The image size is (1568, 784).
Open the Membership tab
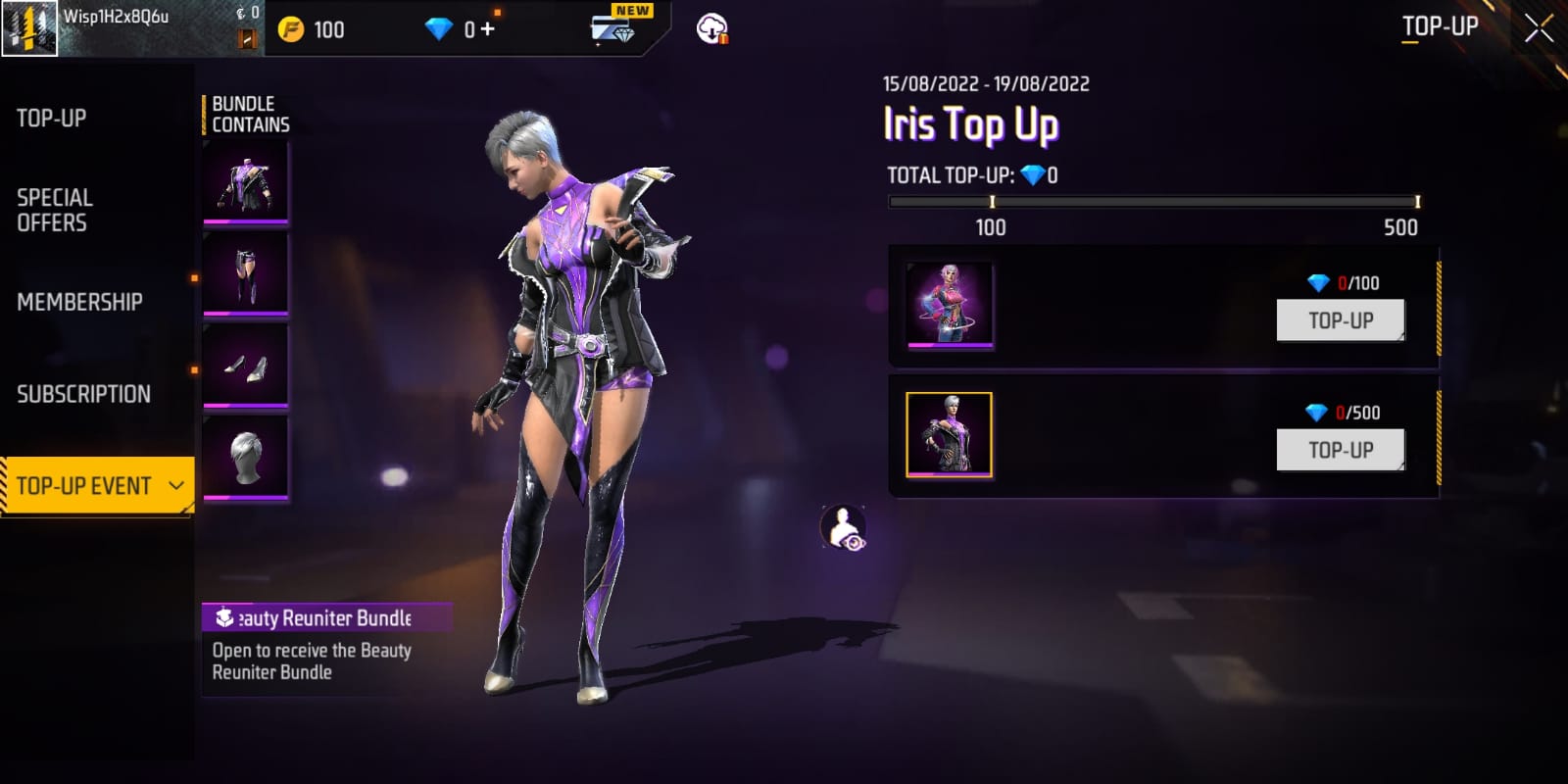click(x=79, y=302)
